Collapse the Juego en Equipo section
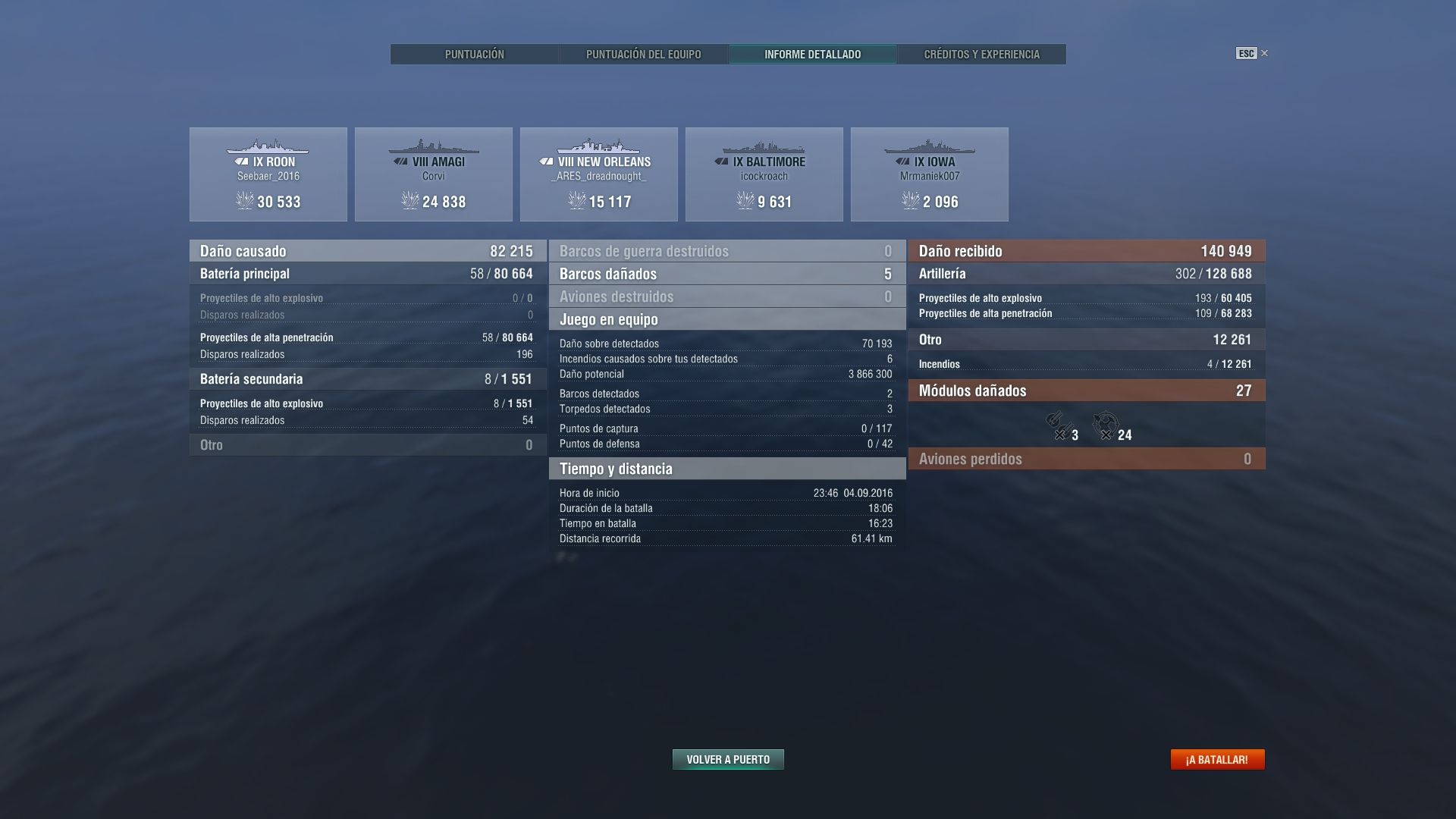Image resolution: width=1456 pixels, height=819 pixels. pyautogui.click(x=726, y=319)
